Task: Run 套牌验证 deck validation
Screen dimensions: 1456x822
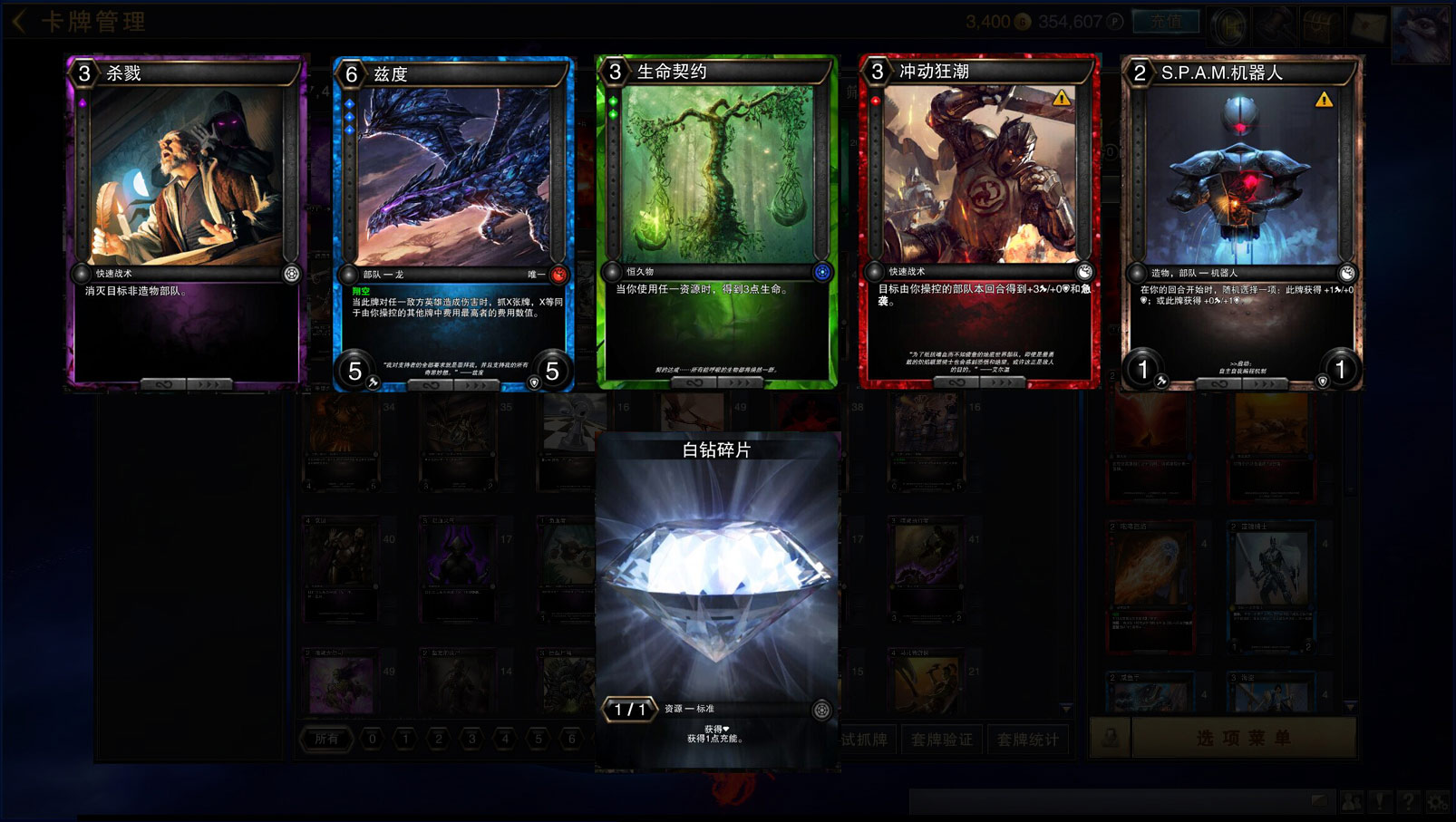Action: [941, 740]
